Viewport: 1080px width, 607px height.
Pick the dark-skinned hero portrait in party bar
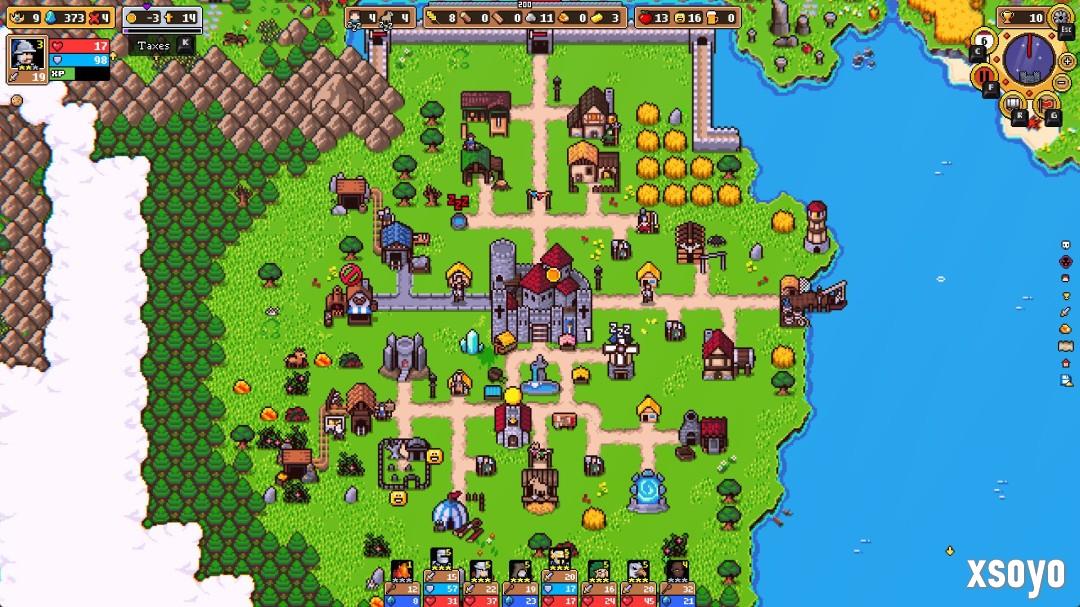677,572
